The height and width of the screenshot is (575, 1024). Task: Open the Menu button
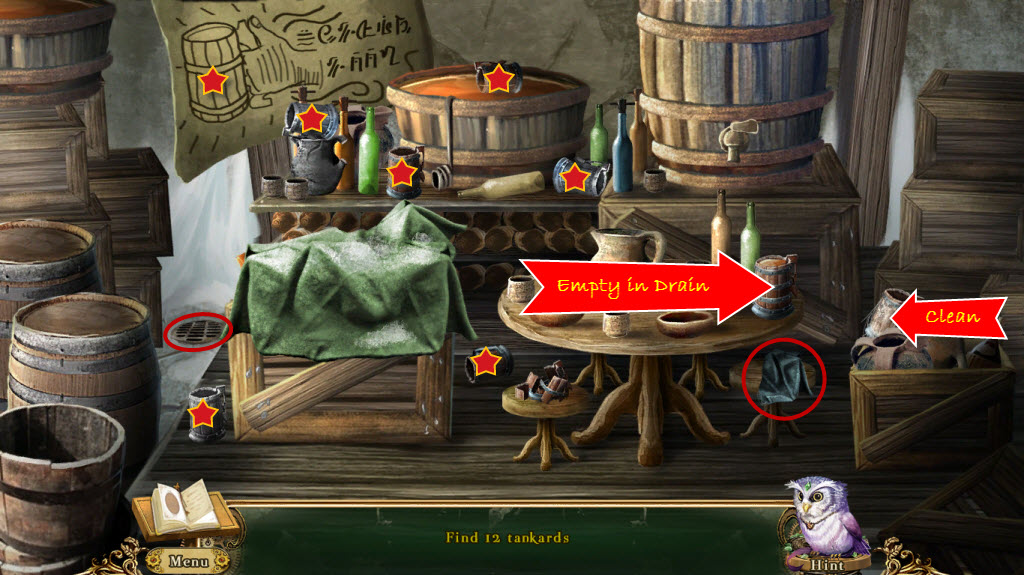[188, 561]
